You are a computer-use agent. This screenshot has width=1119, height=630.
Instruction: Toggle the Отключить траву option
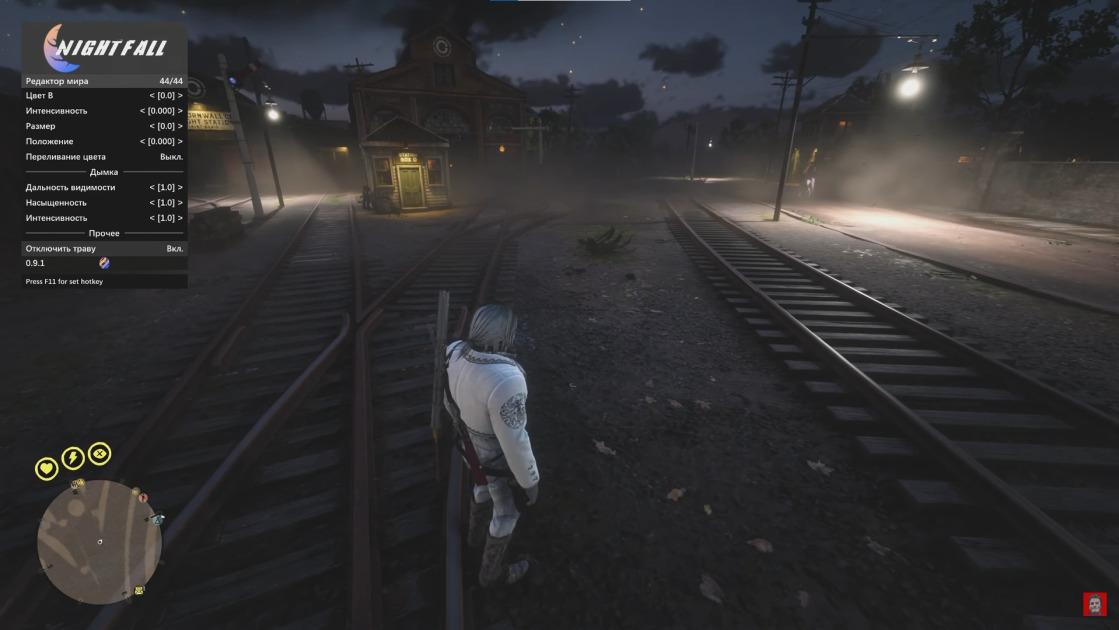coord(104,248)
